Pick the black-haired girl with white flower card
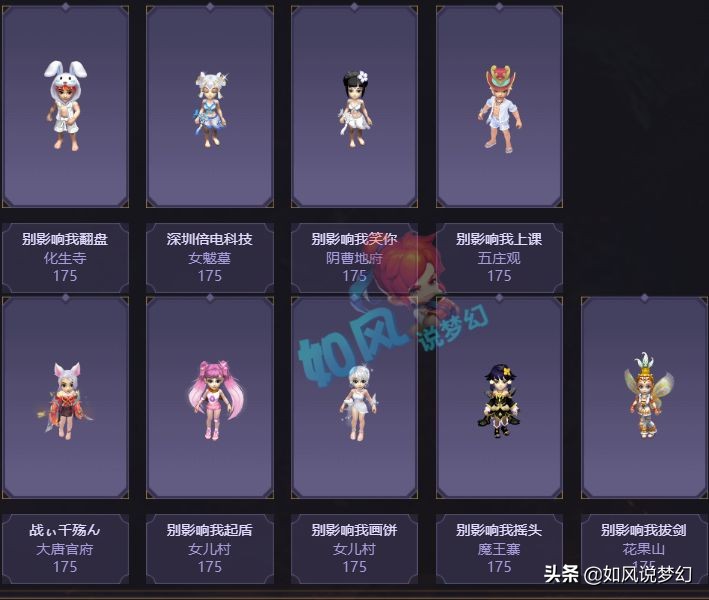This screenshot has height=600, width=709. point(355,106)
